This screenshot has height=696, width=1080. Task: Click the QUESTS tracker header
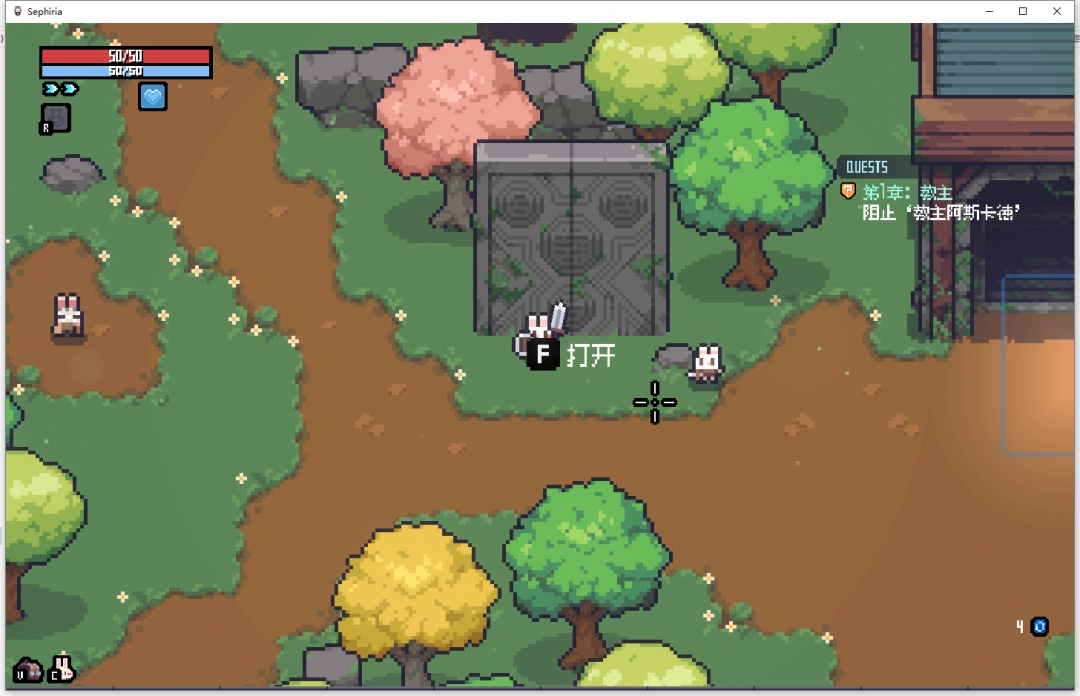pyautogui.click(x=866, y=167)
